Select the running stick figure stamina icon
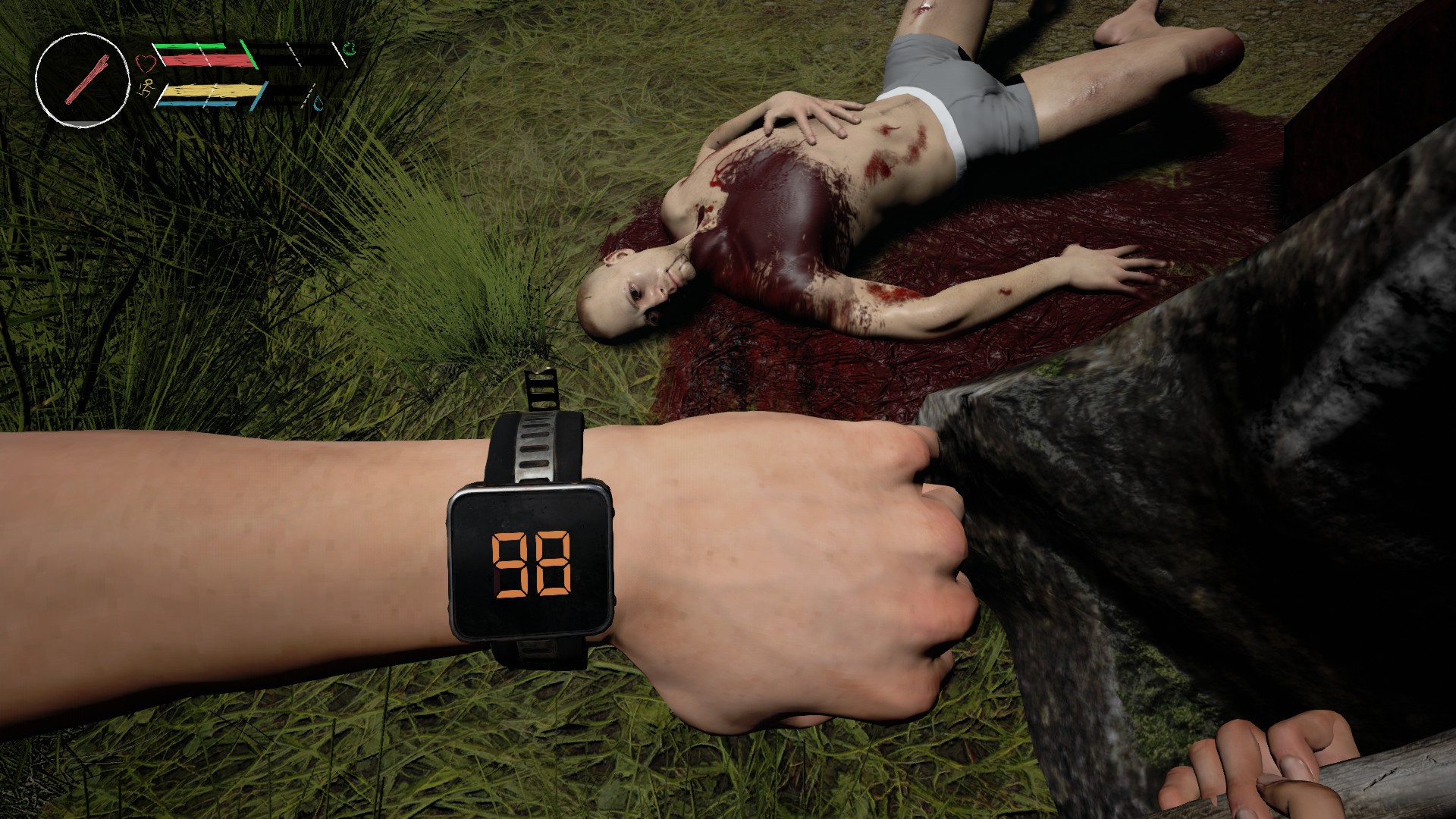1456x819 pixels. coord(147,88)
